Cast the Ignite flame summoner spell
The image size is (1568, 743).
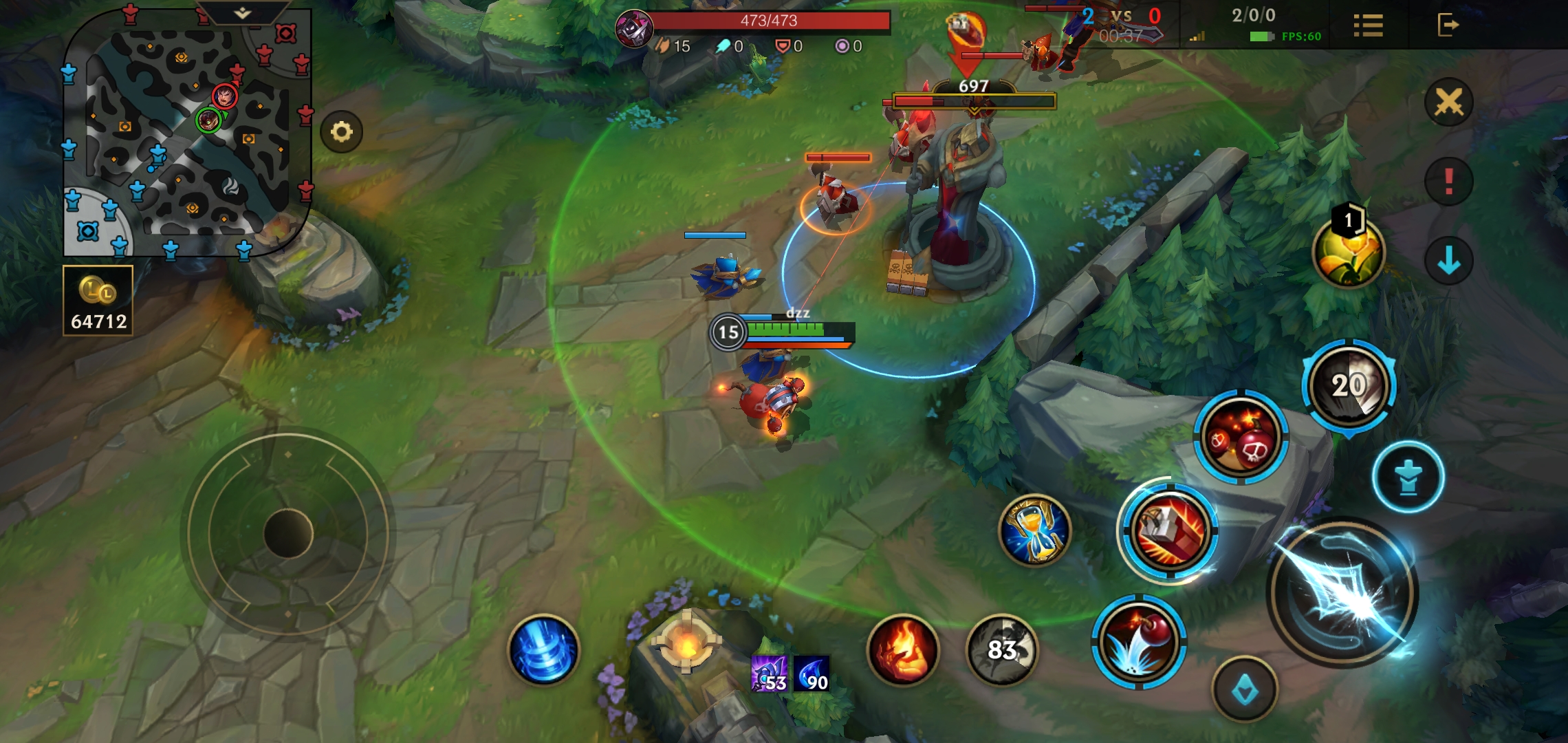(903, 650)
